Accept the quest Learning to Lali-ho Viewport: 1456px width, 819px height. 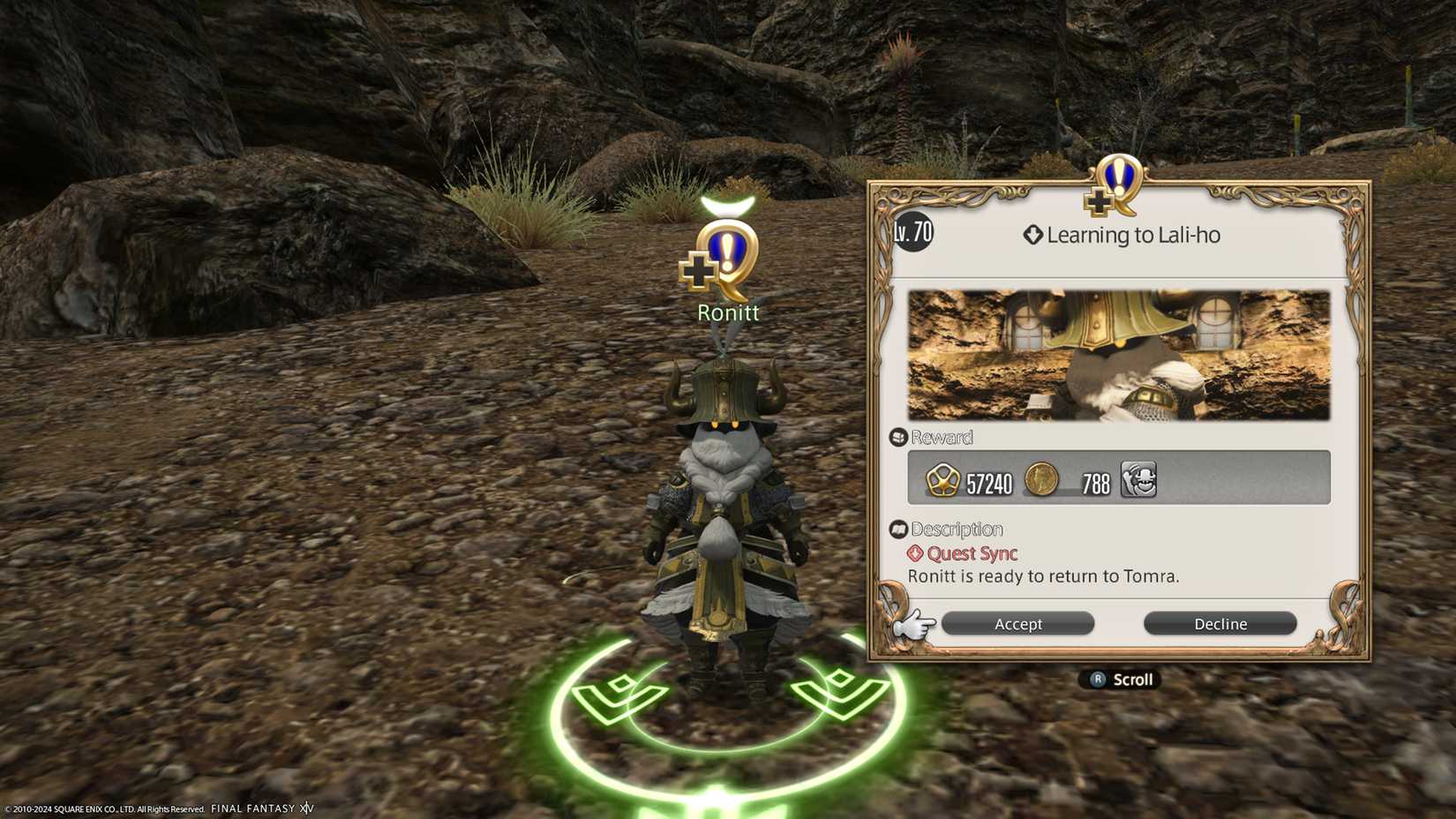pos(1017,623)
